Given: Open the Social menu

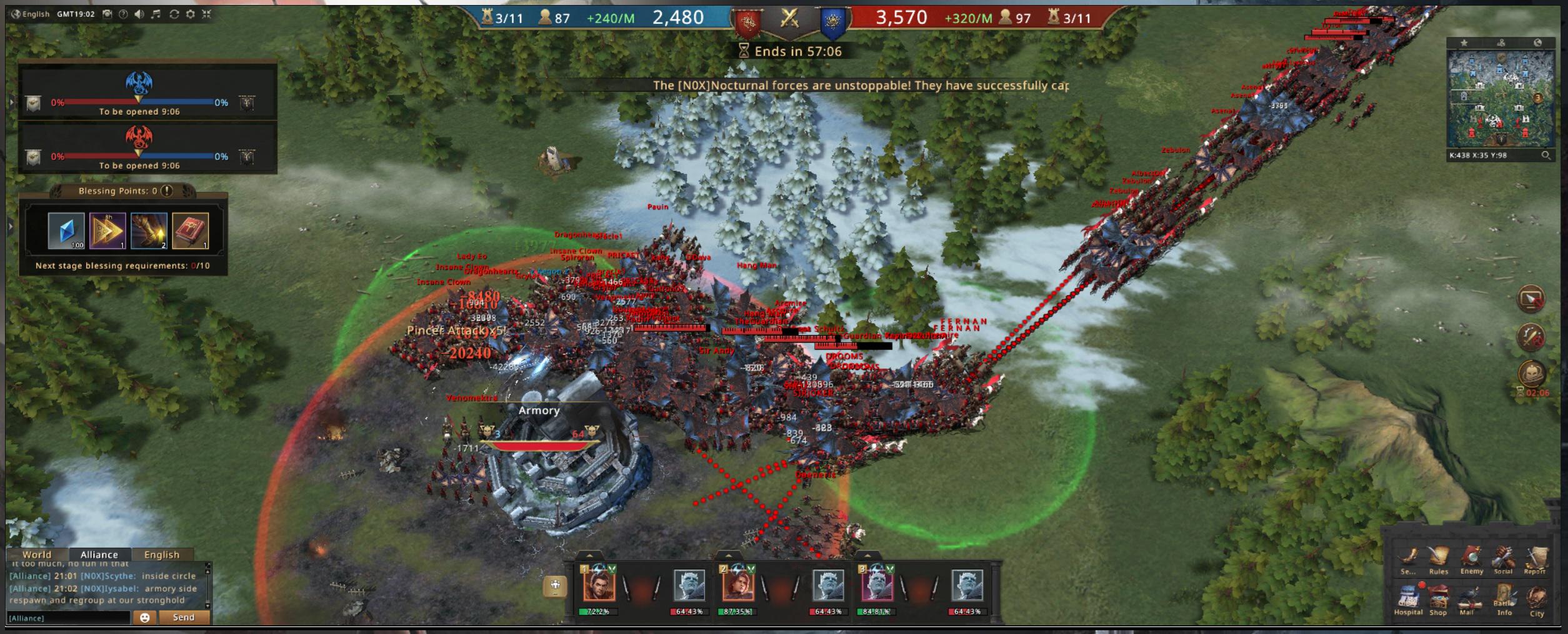Looking at the screenshot, I should [x=1503, y=558].
